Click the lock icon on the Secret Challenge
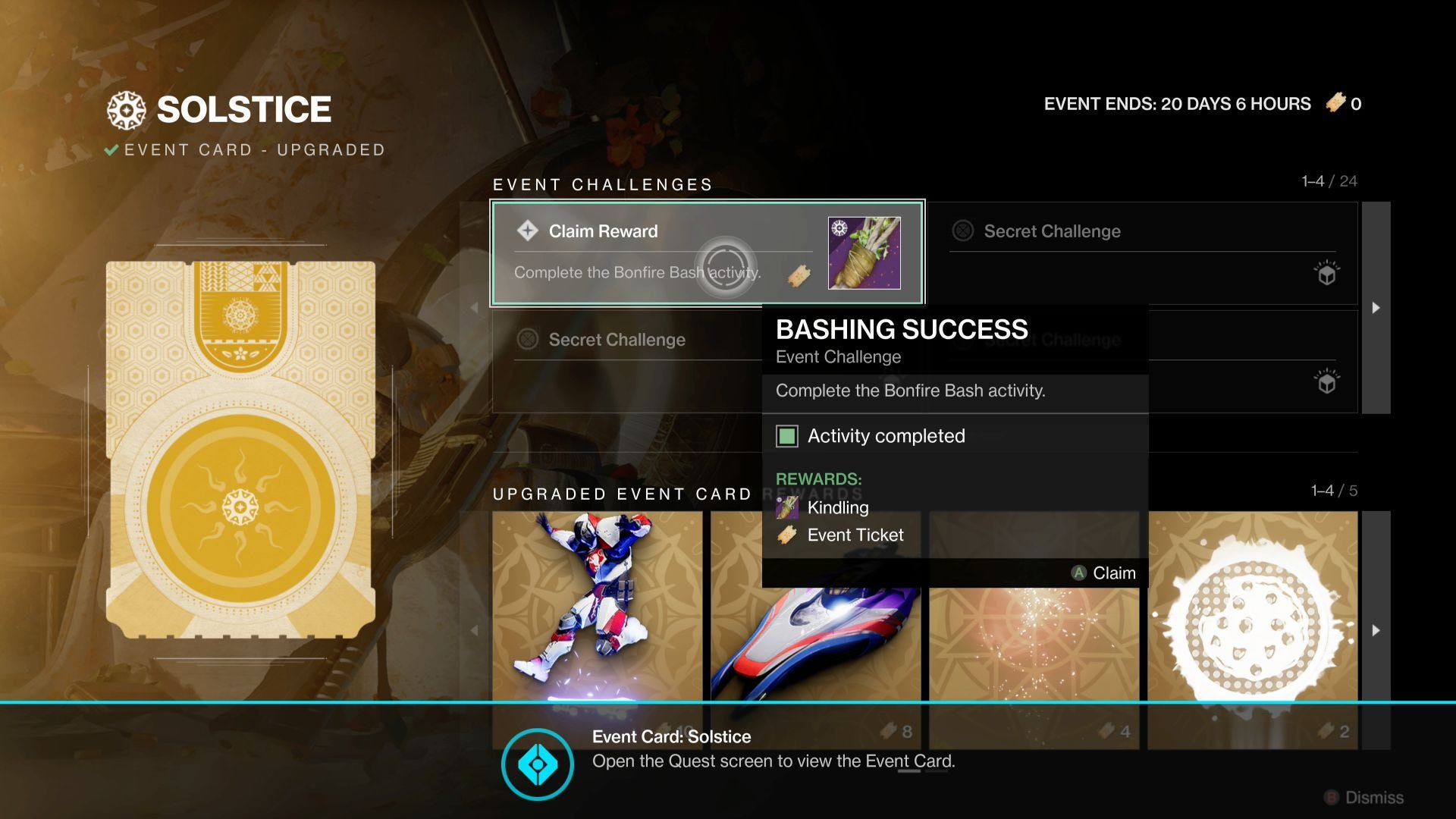 963,231
